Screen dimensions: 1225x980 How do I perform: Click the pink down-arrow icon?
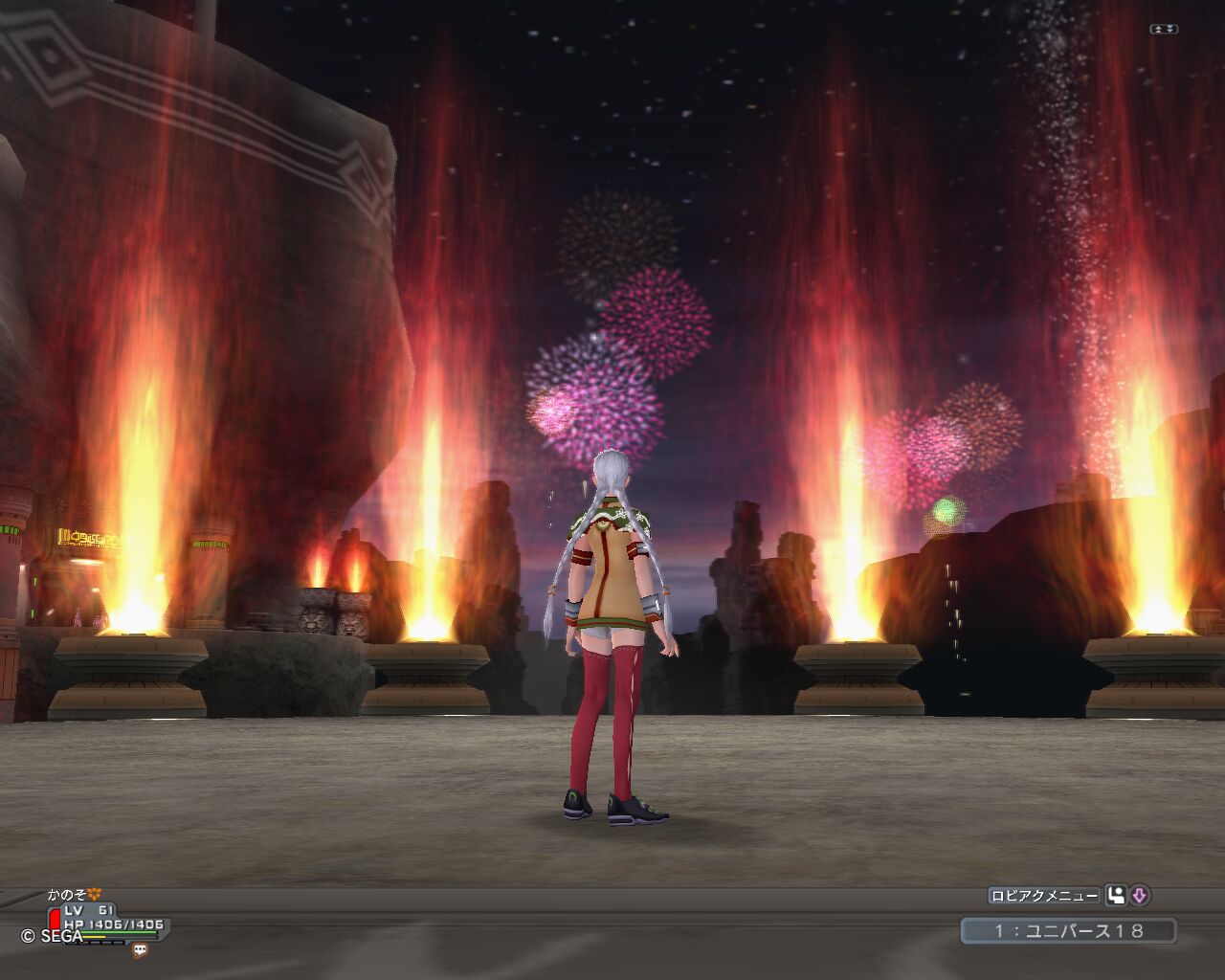1139,896
